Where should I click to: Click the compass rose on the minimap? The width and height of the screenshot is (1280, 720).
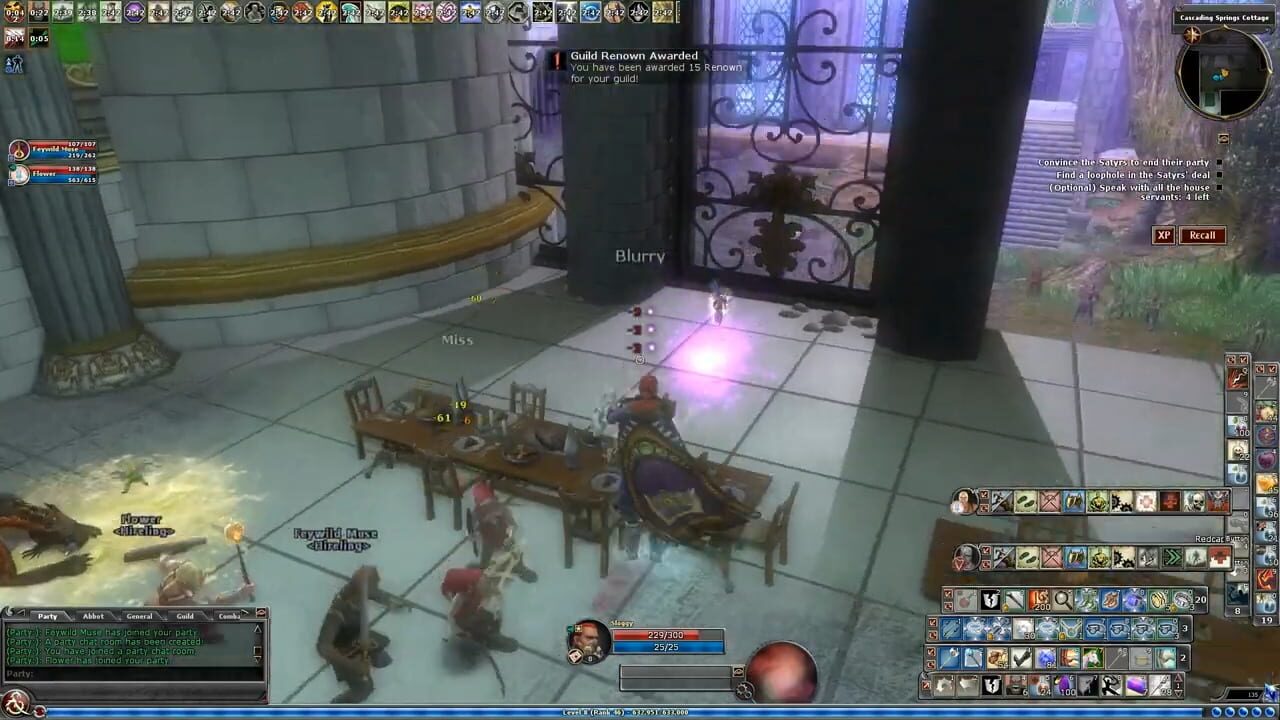click(x=1192, y=34)
